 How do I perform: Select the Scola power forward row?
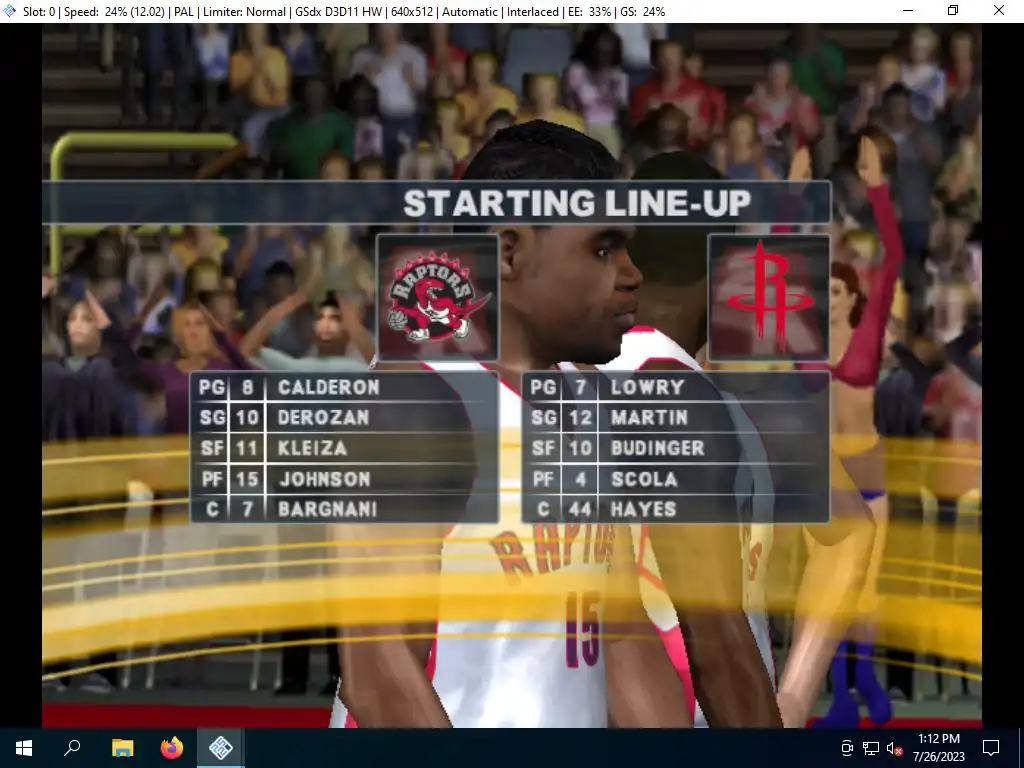[x=644, y=479]
